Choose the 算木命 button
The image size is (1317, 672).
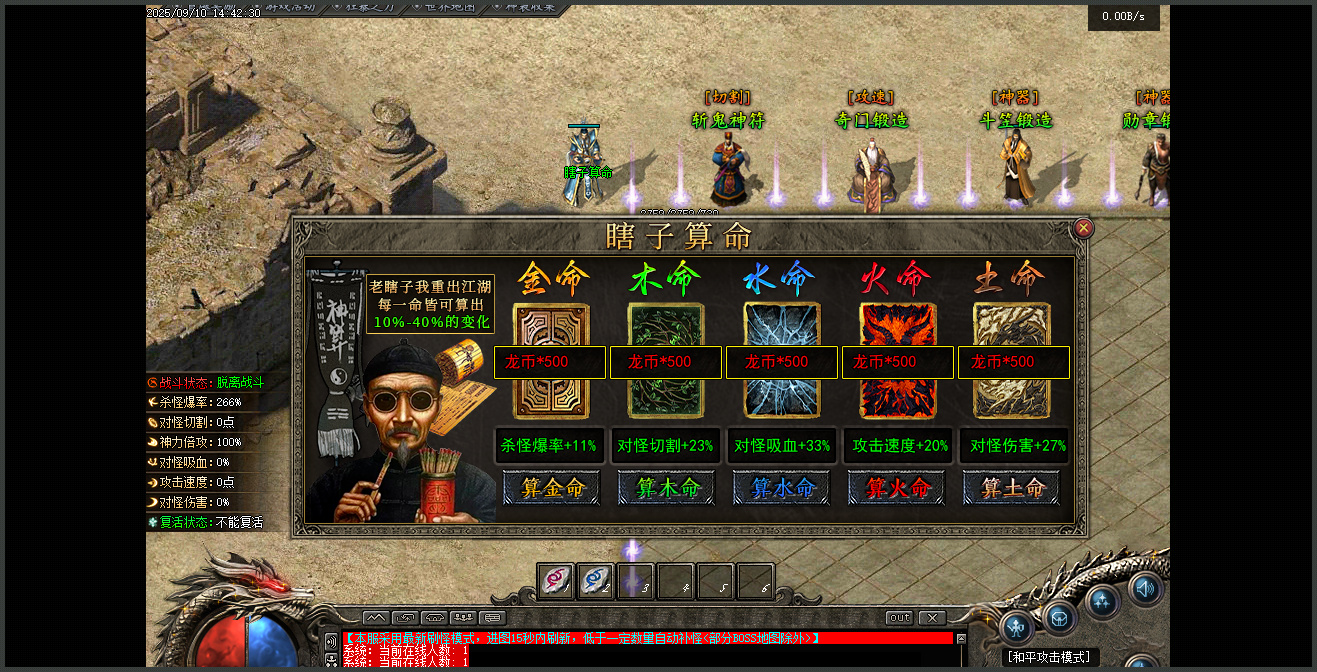(667, 488)
